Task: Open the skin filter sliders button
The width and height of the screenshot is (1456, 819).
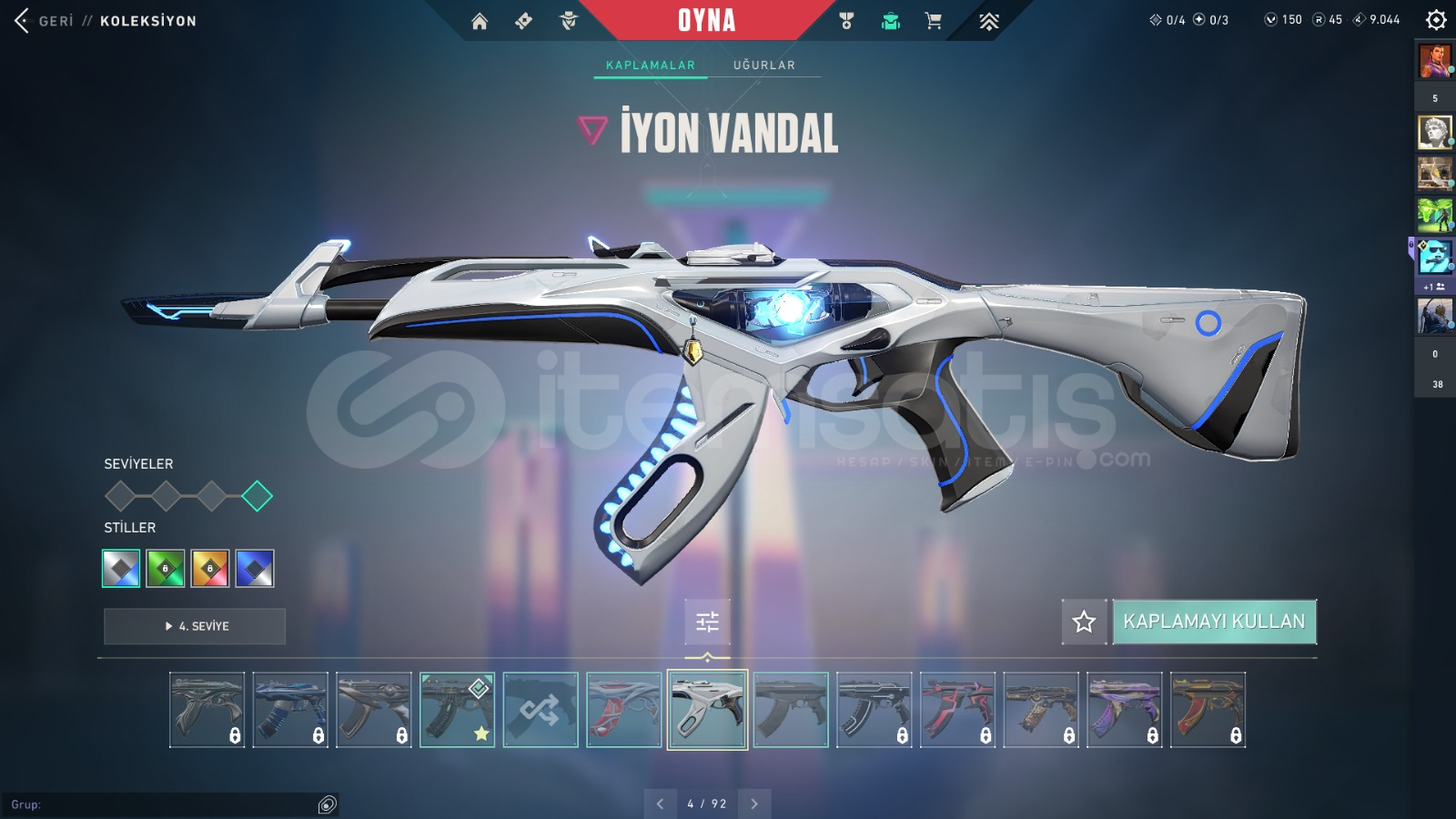Action: coord(707,622)
